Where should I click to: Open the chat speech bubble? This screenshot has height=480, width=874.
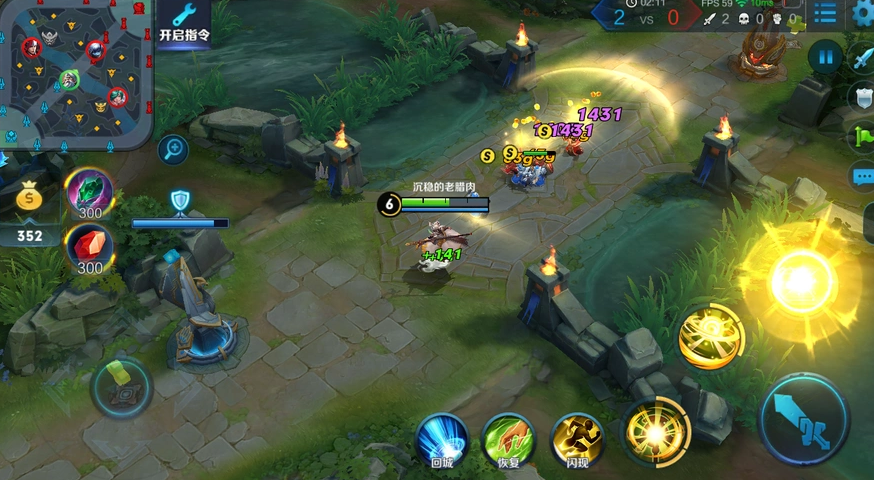tap(863, 177)
